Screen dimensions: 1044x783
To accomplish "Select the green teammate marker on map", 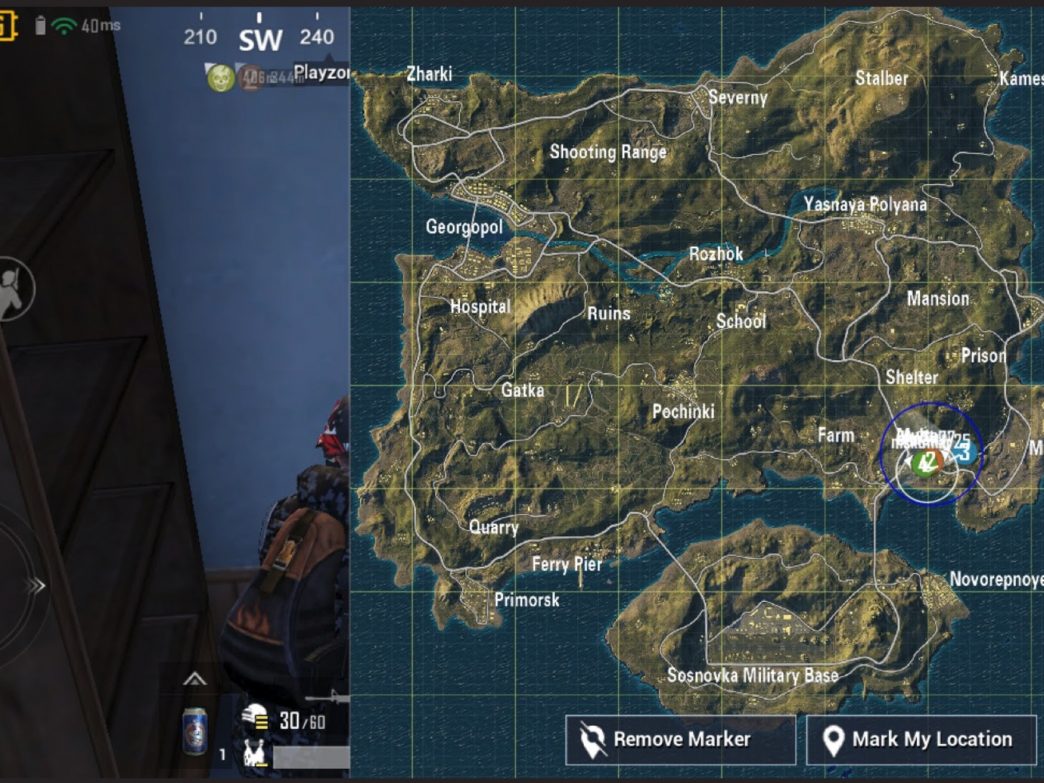I will click(926, 462).
